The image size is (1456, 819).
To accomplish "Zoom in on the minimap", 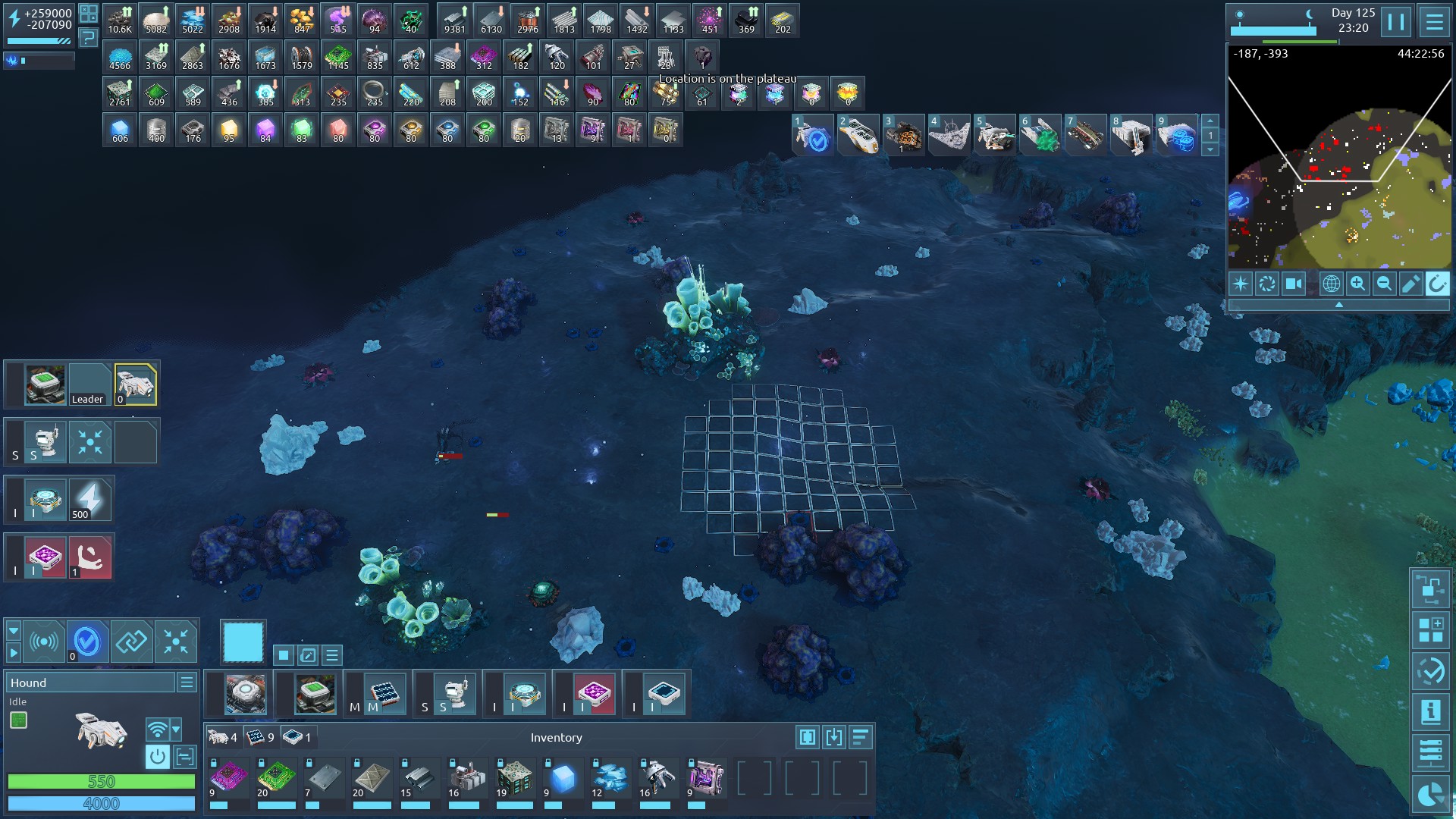I will pyautogui.click(x=1357, y=284).
